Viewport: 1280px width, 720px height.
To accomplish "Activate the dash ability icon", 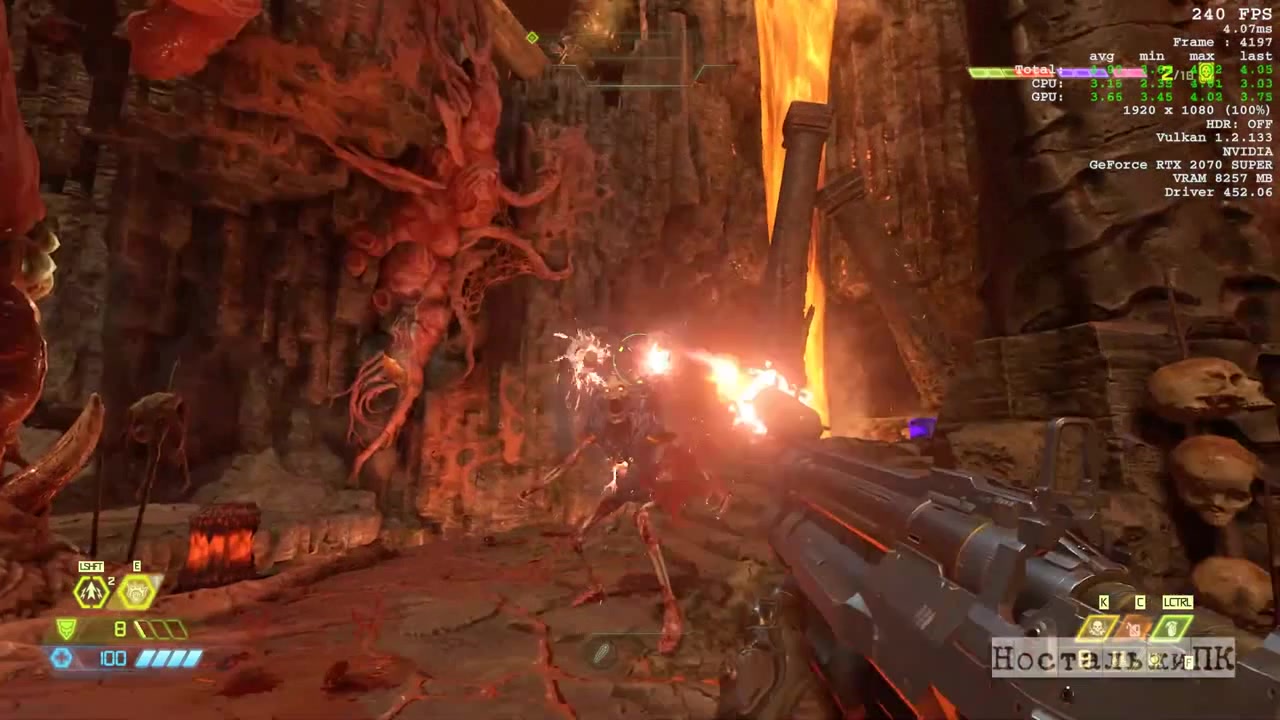I will pos(91,592).
